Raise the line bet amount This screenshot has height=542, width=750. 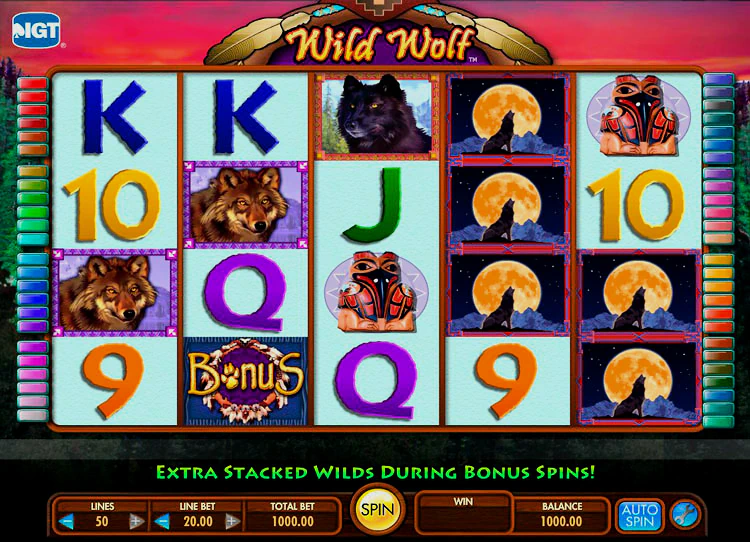click(232, 521)
